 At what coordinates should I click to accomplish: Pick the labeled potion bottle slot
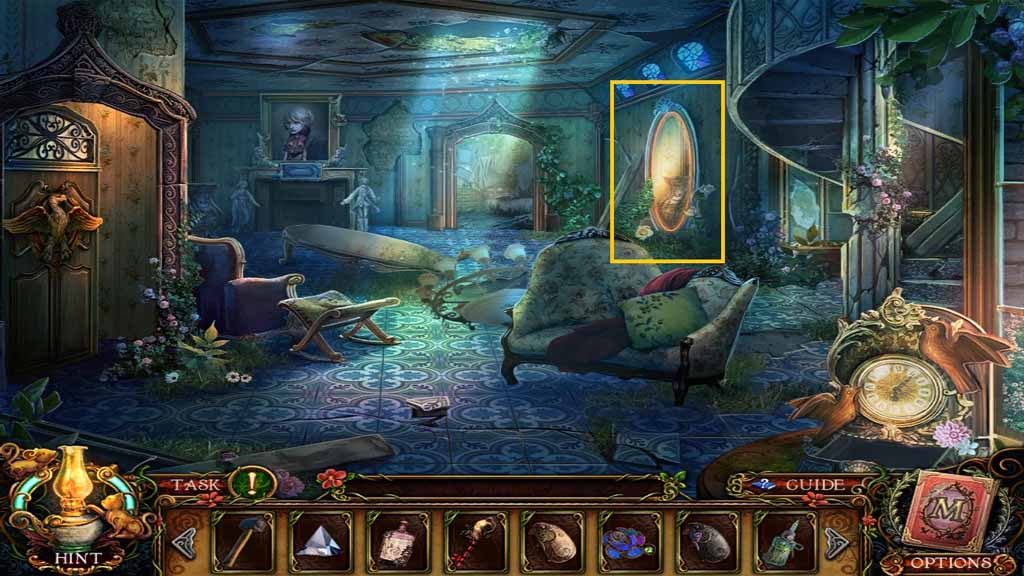coord(394,542)
